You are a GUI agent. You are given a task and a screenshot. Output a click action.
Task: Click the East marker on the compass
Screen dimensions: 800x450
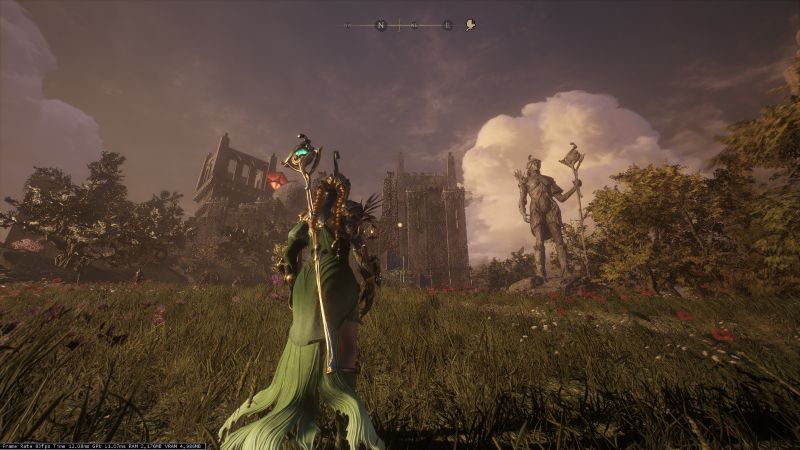point(447,25)
